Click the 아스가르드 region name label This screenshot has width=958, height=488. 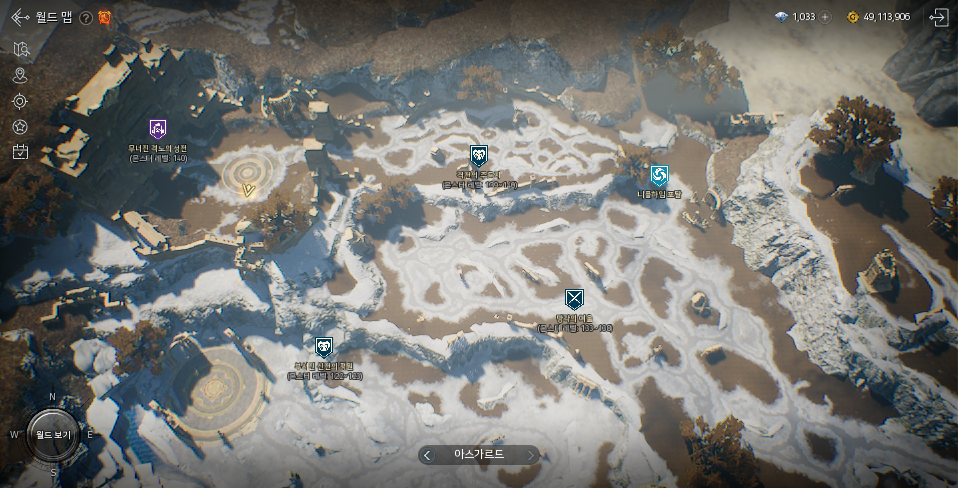[479, 455]
